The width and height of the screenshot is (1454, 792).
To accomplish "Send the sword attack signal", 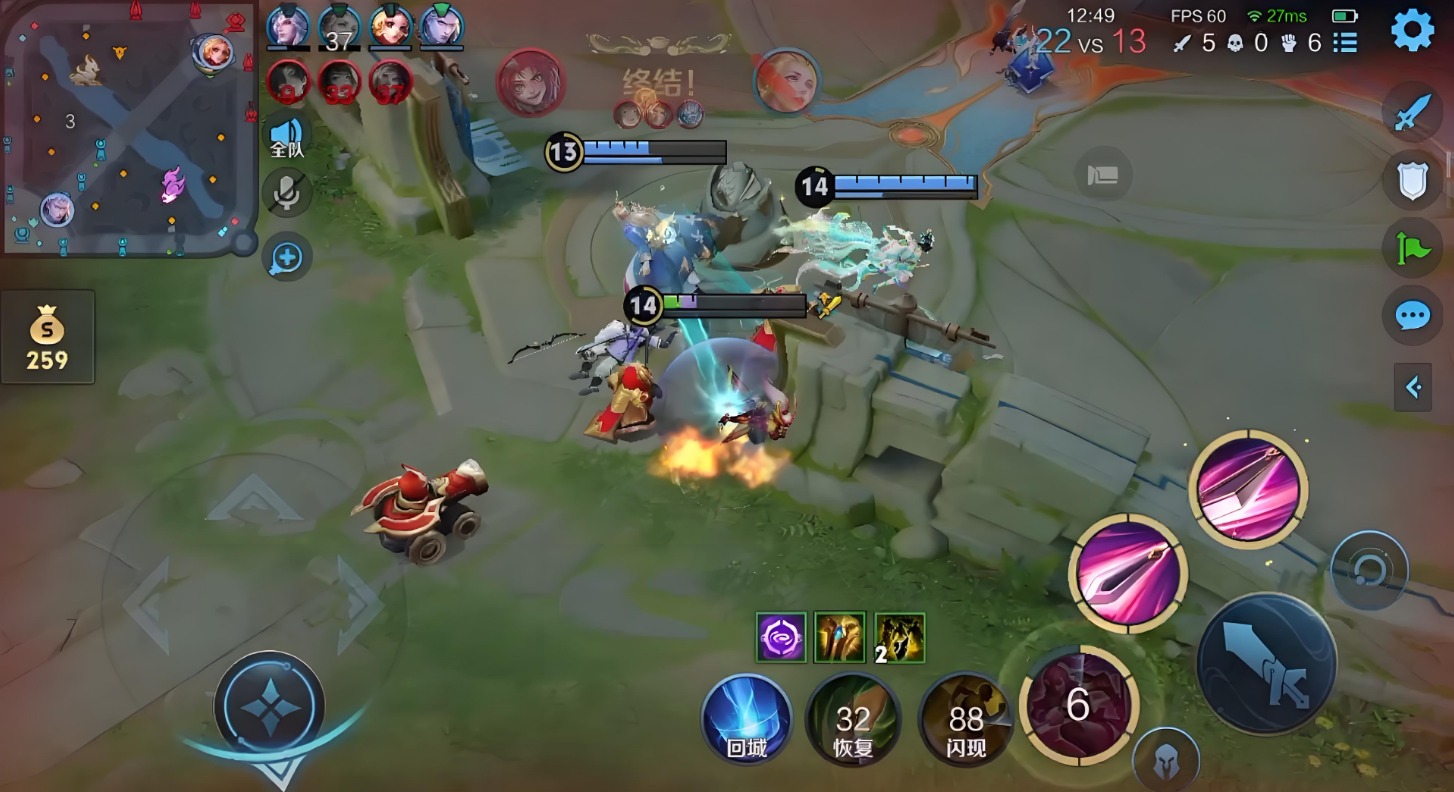I will click(1411, 111).
